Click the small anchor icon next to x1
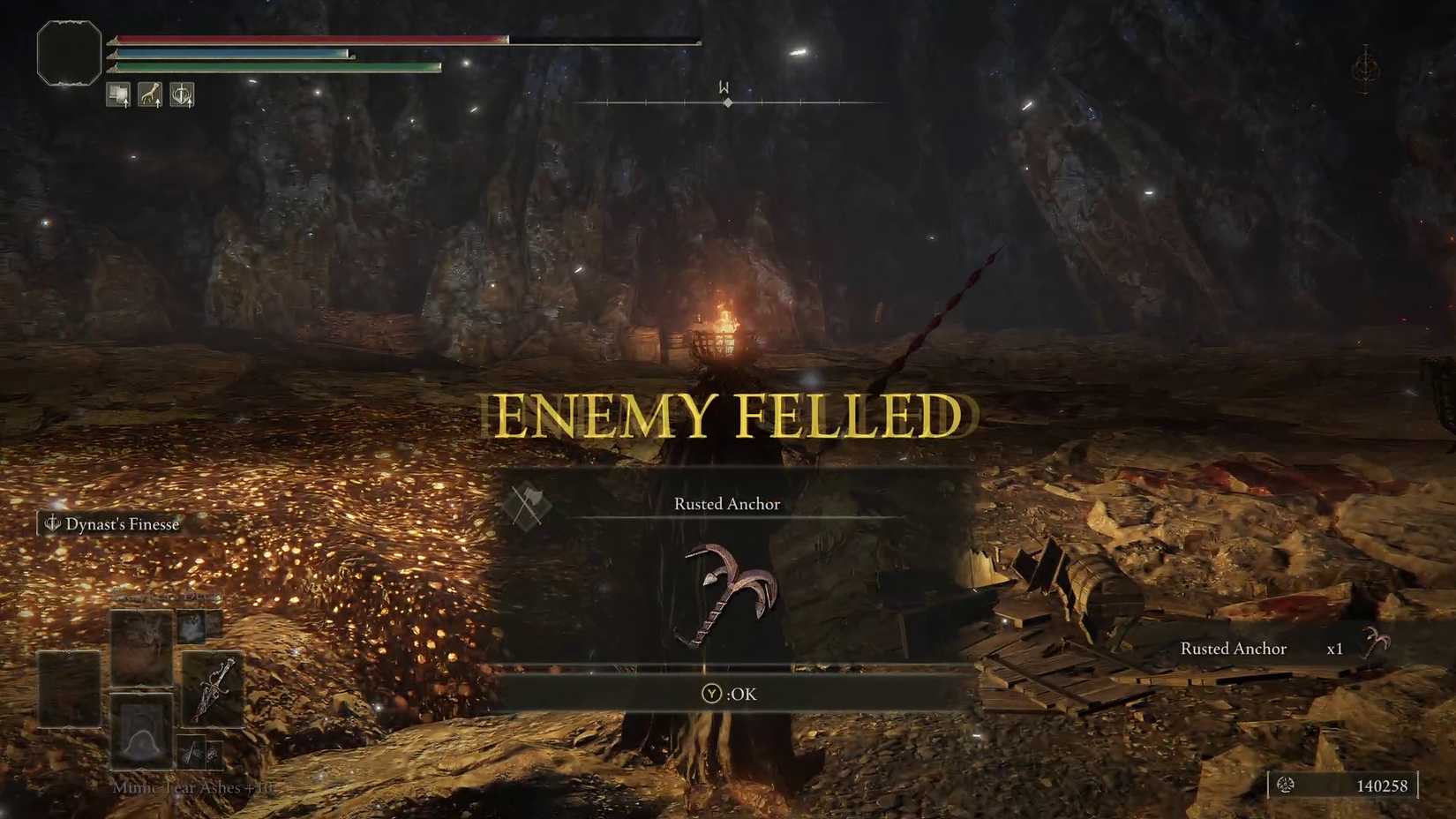 pos(1375,648)
